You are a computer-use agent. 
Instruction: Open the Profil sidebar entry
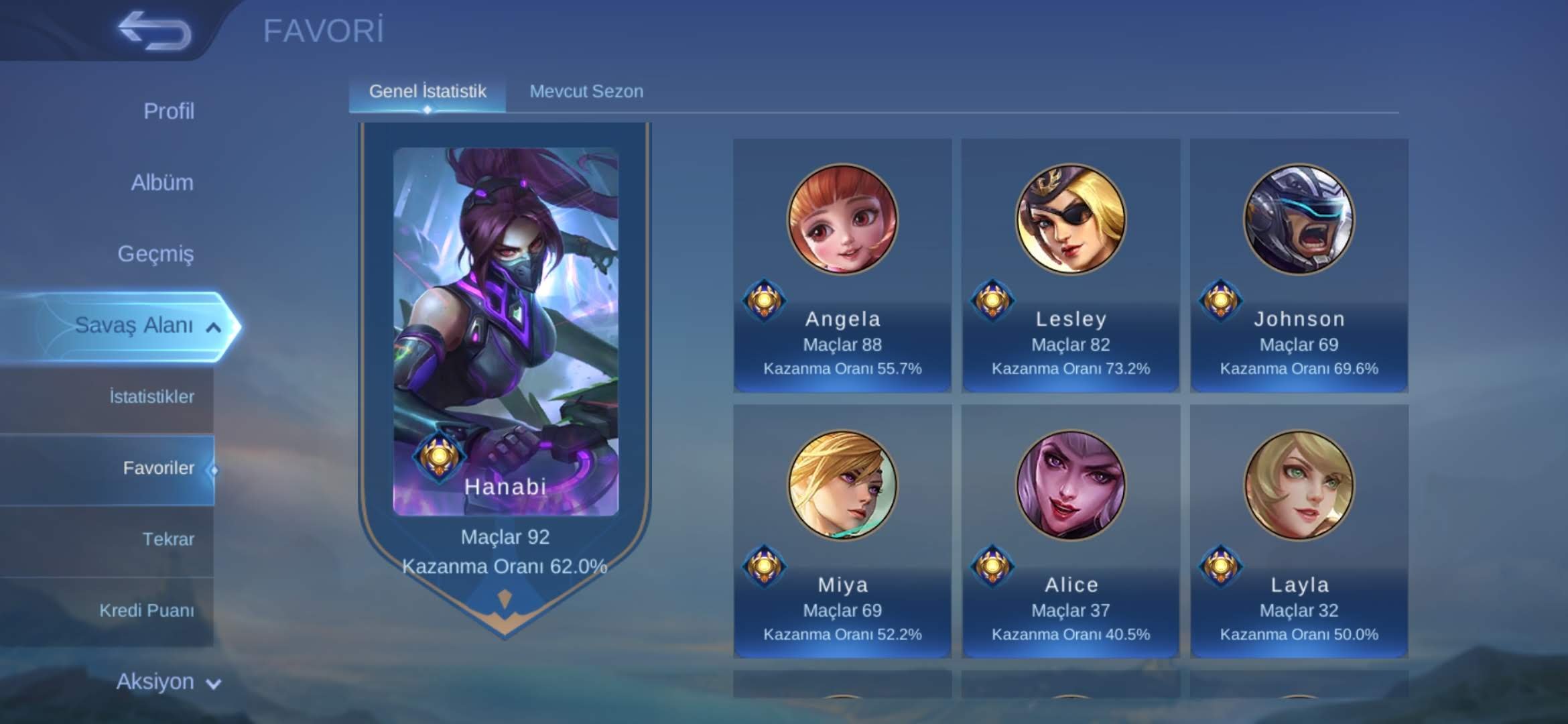click(x=170, y=111)
